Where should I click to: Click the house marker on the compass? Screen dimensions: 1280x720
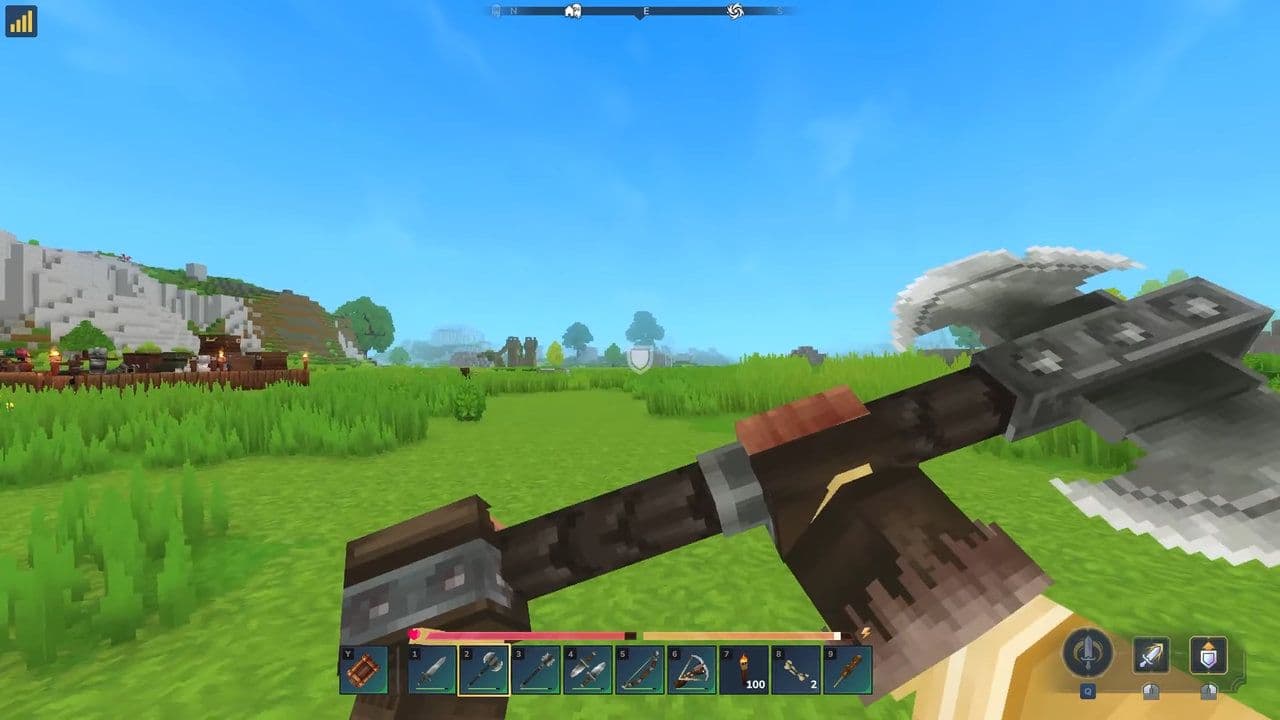(x=572, y=12)
